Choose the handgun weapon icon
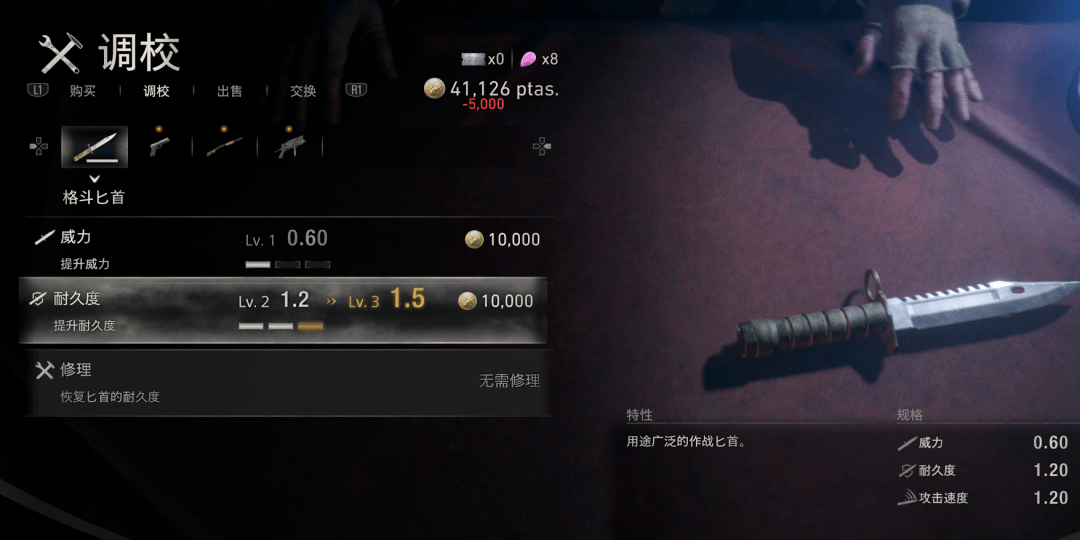 coord(159,146)
